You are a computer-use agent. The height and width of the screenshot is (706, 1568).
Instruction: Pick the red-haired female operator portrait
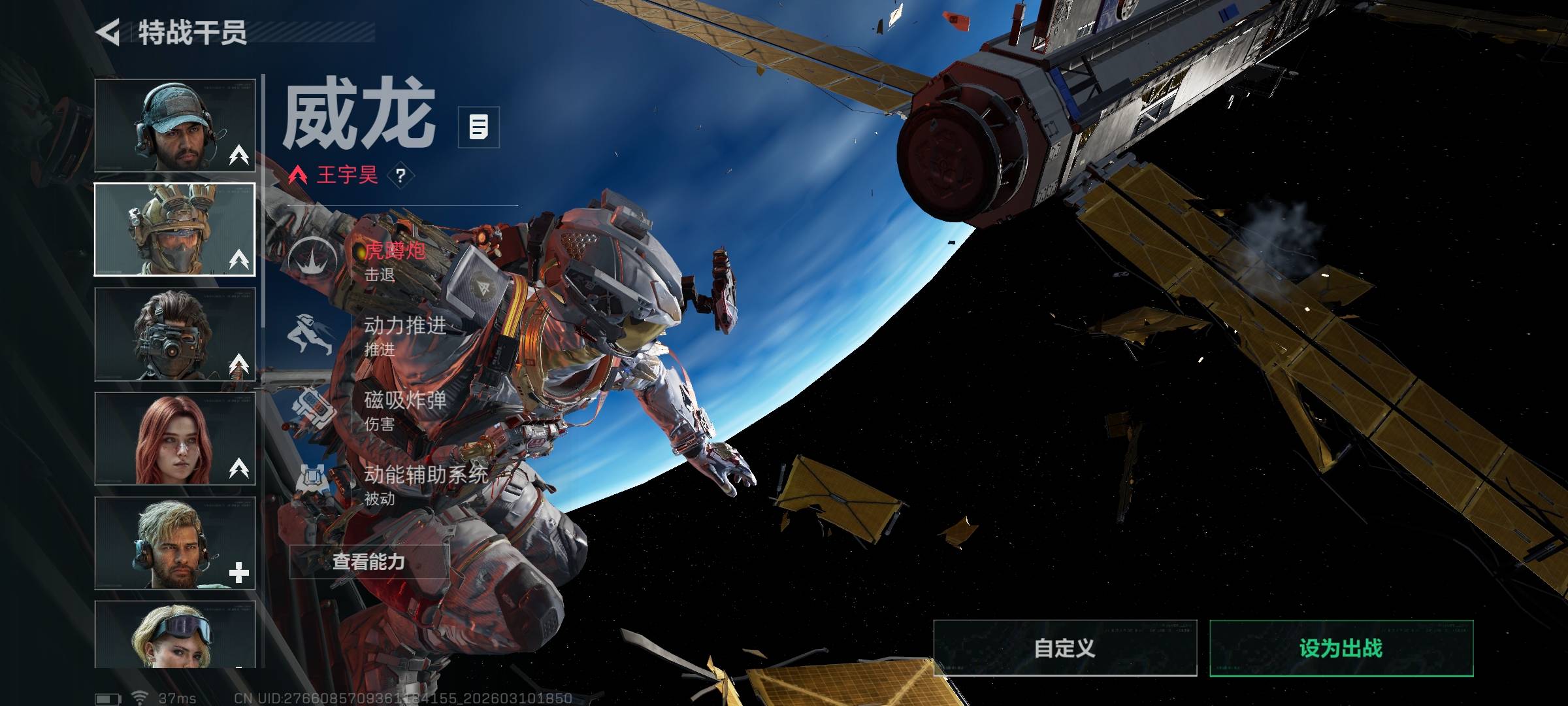click(174, 439)
